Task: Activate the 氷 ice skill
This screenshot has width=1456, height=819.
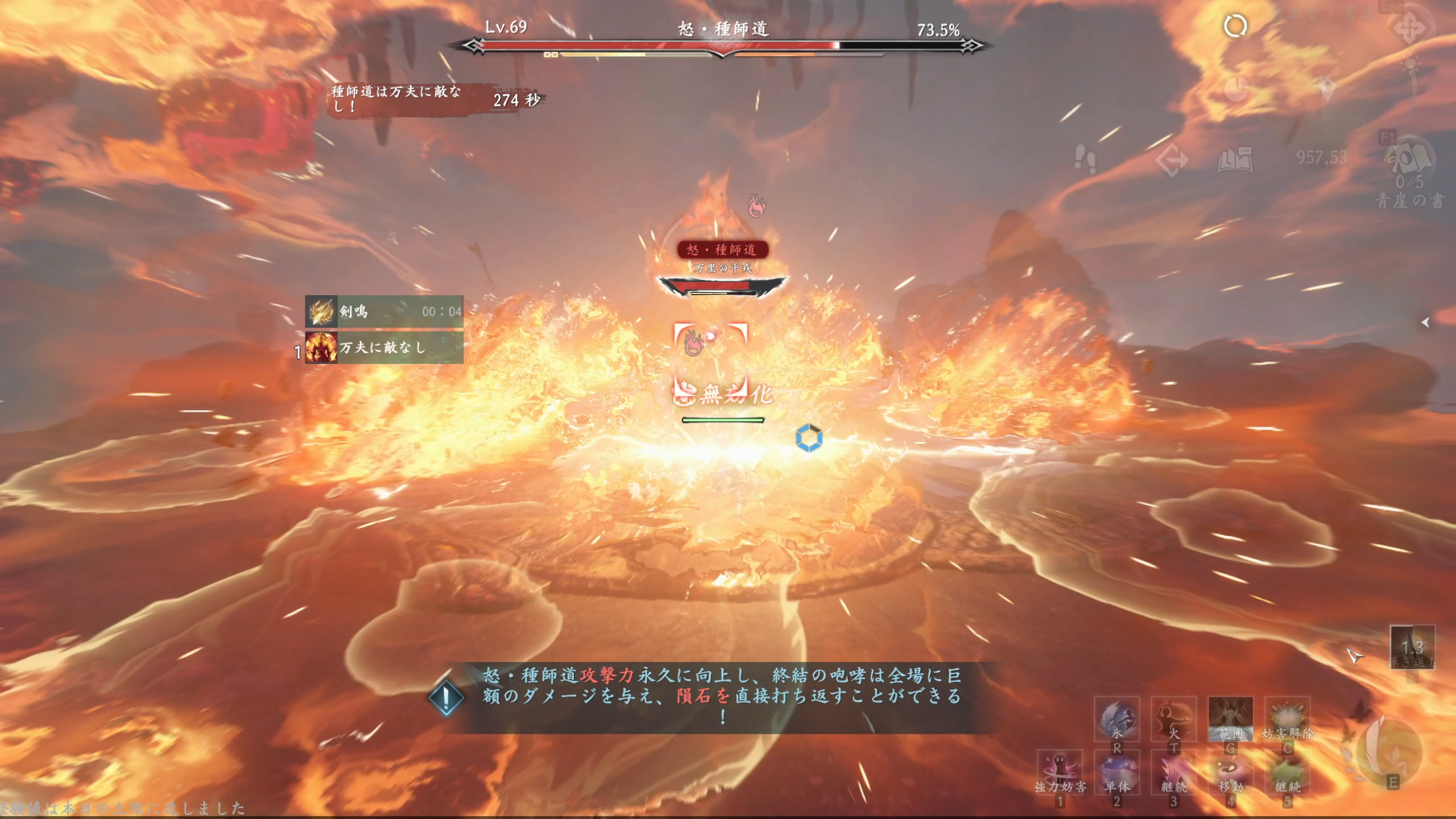Action: [x=1116, y=719]
